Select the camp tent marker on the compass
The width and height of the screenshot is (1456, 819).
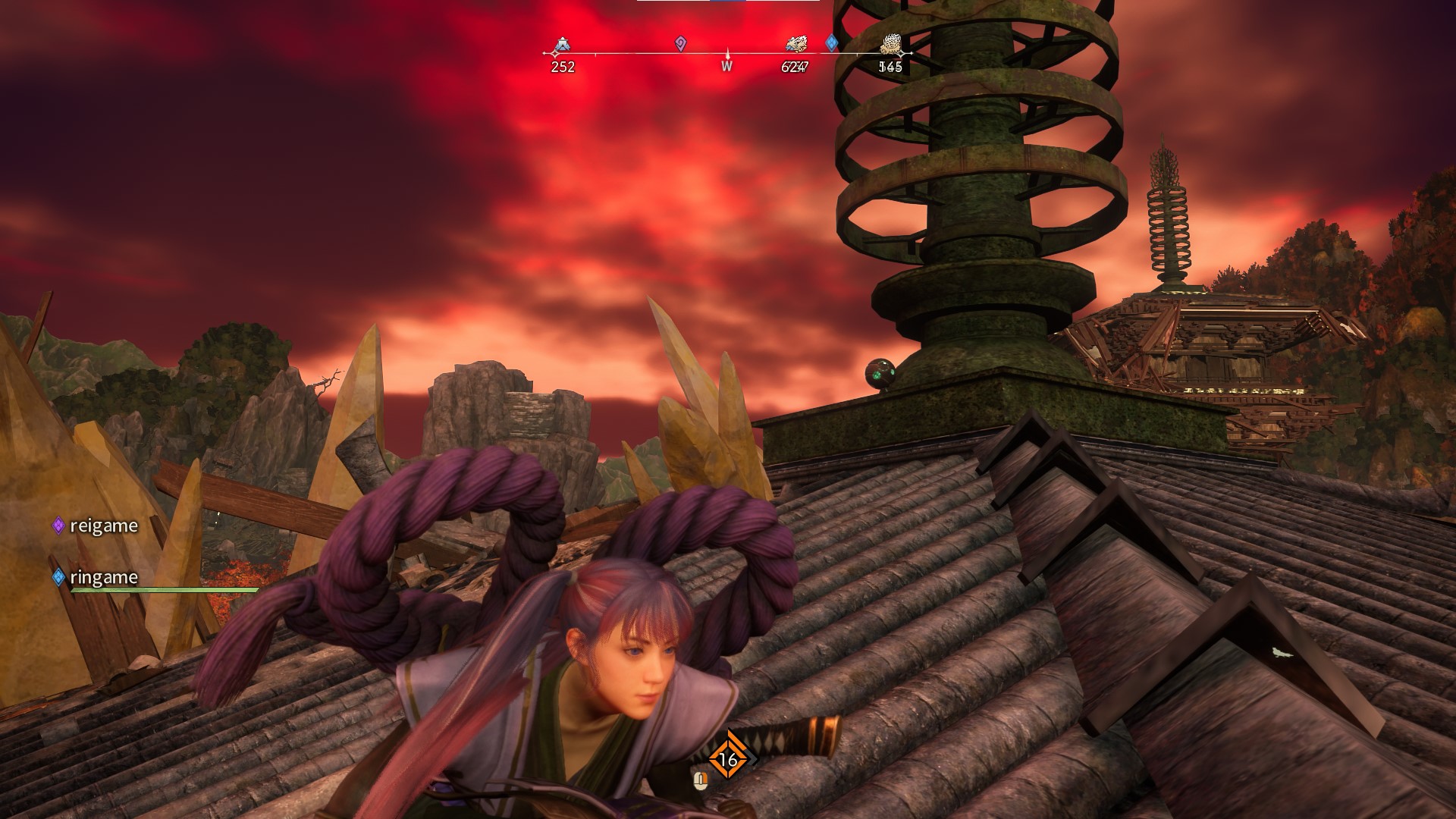pos(561,45)
